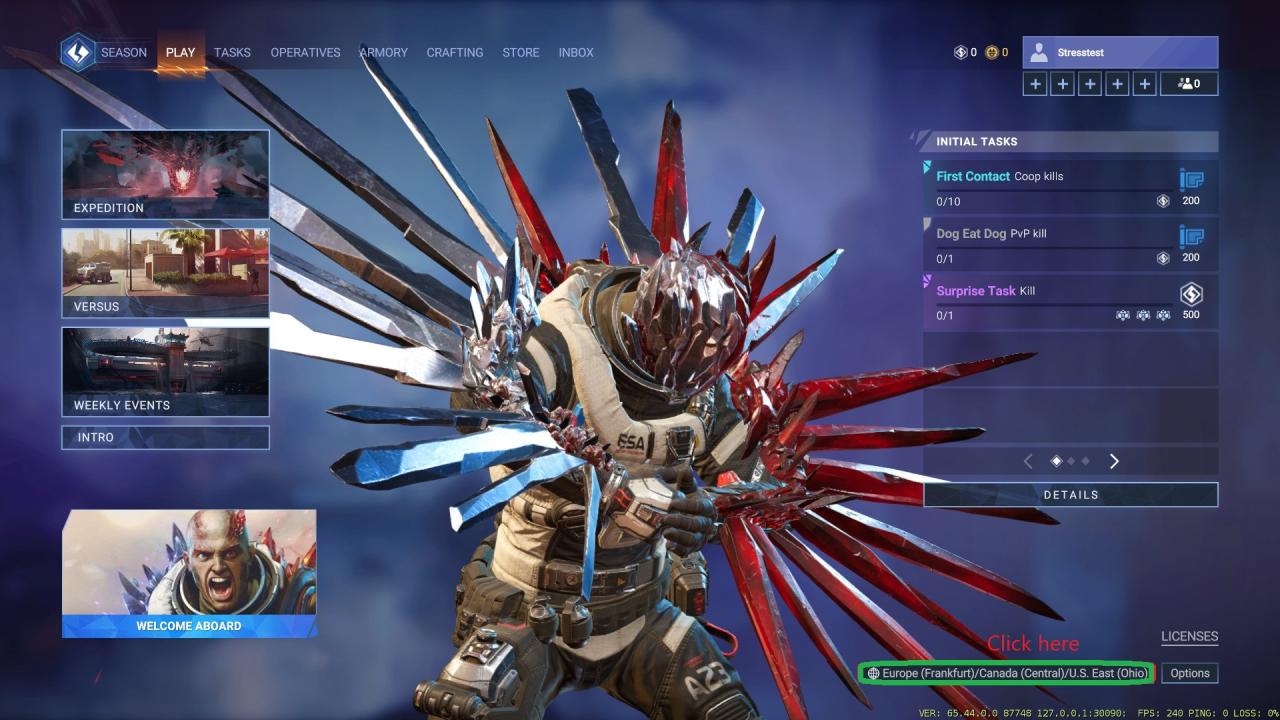Screen dimensions: 1280x720
Task: Click the Intro button
Action: (x=165, y=437)
